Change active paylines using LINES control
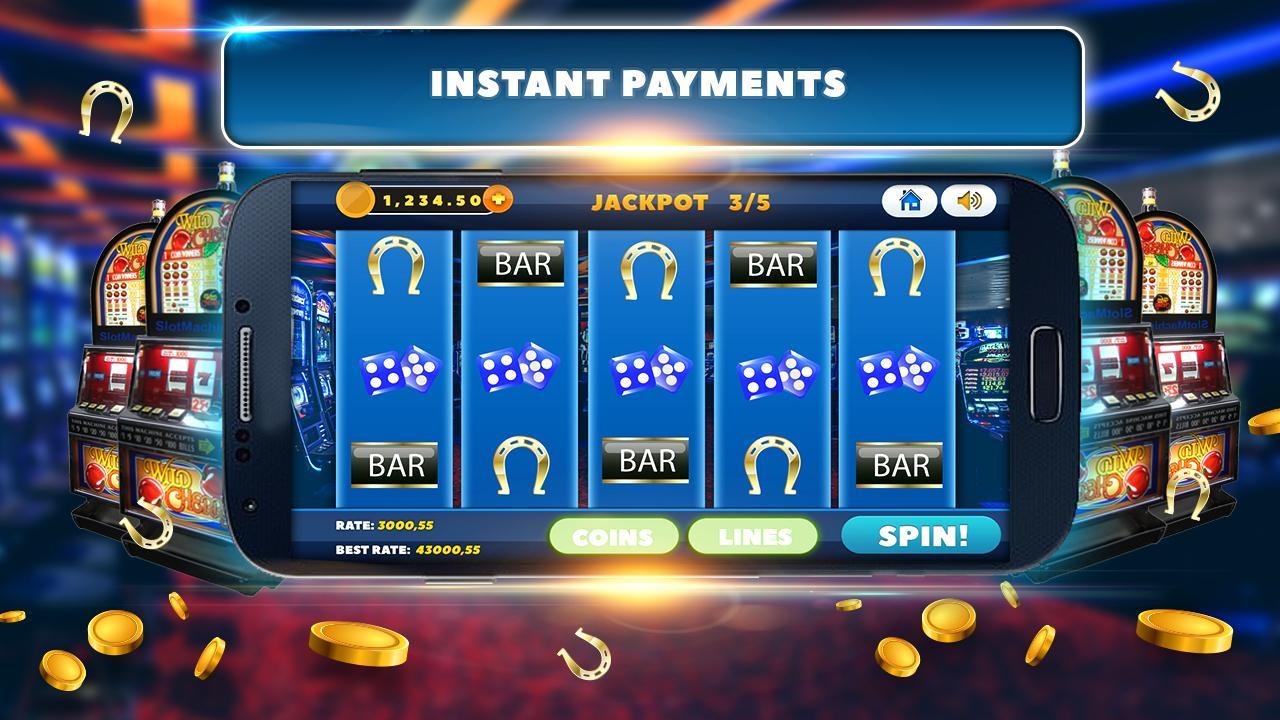 pyautogui.click(x=755, y=536)
